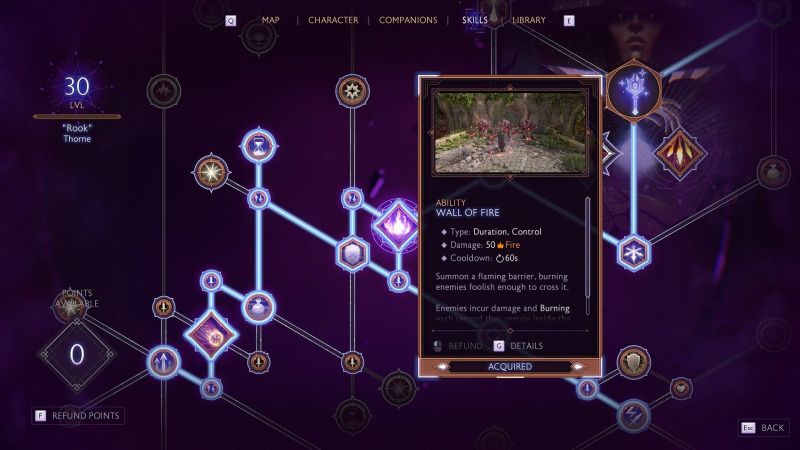Select the triple arrows skill node
800x450 pixels.
pyautogui.click(x=163, y=361)
